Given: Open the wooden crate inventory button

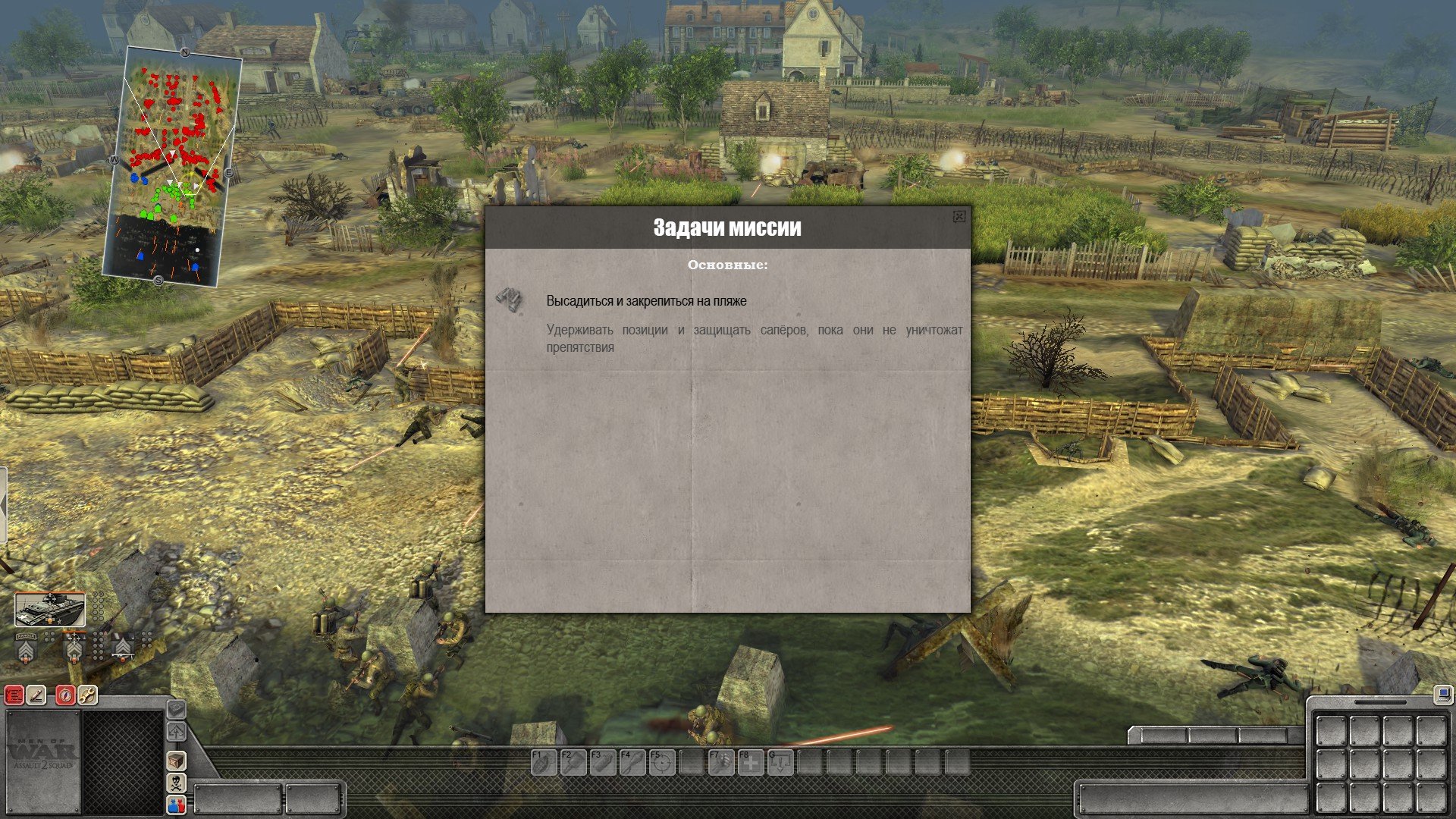Looking at the screenshot, I should pyautogui.click(x=176, y=760).
